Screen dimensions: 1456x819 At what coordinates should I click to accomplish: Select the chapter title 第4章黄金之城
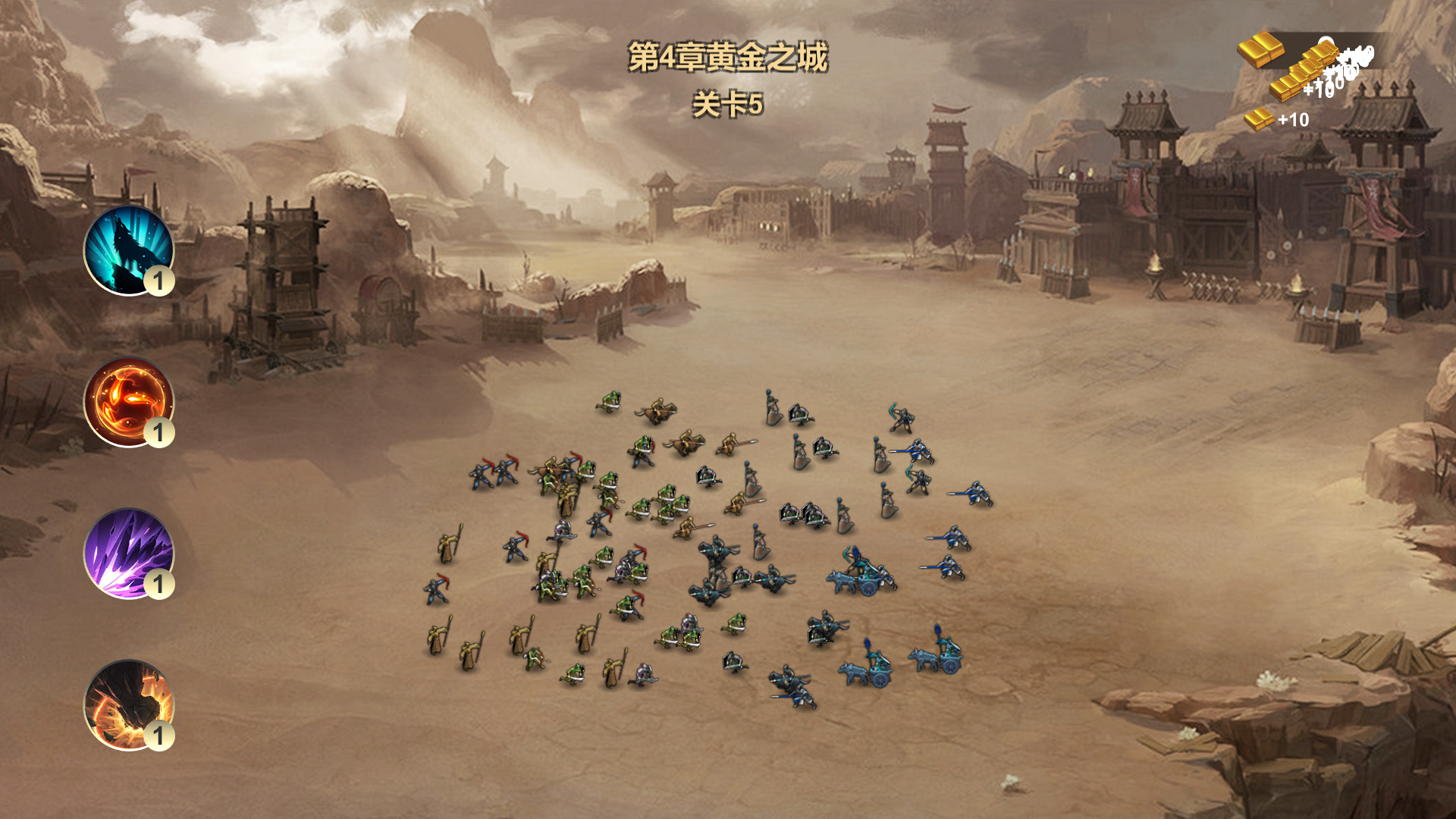click(728, 57)
